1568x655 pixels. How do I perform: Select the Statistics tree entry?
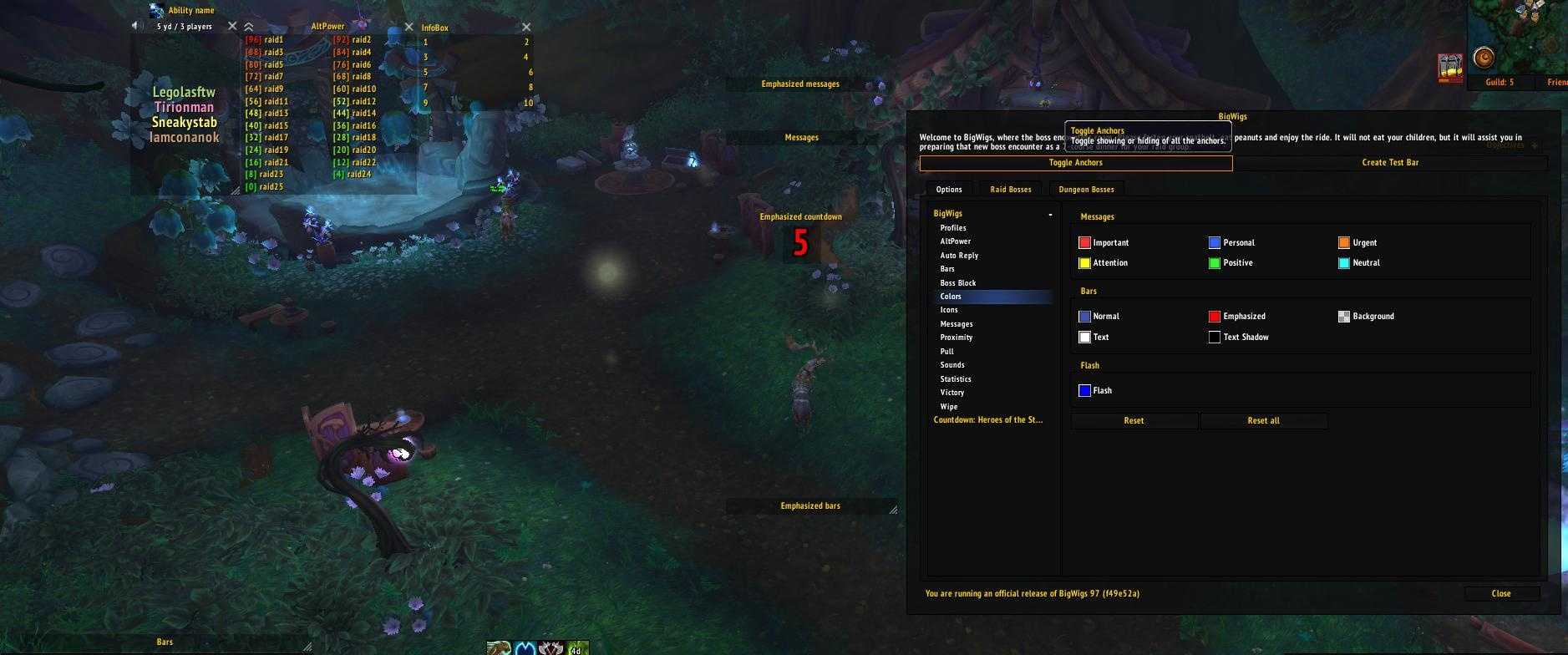955,379
